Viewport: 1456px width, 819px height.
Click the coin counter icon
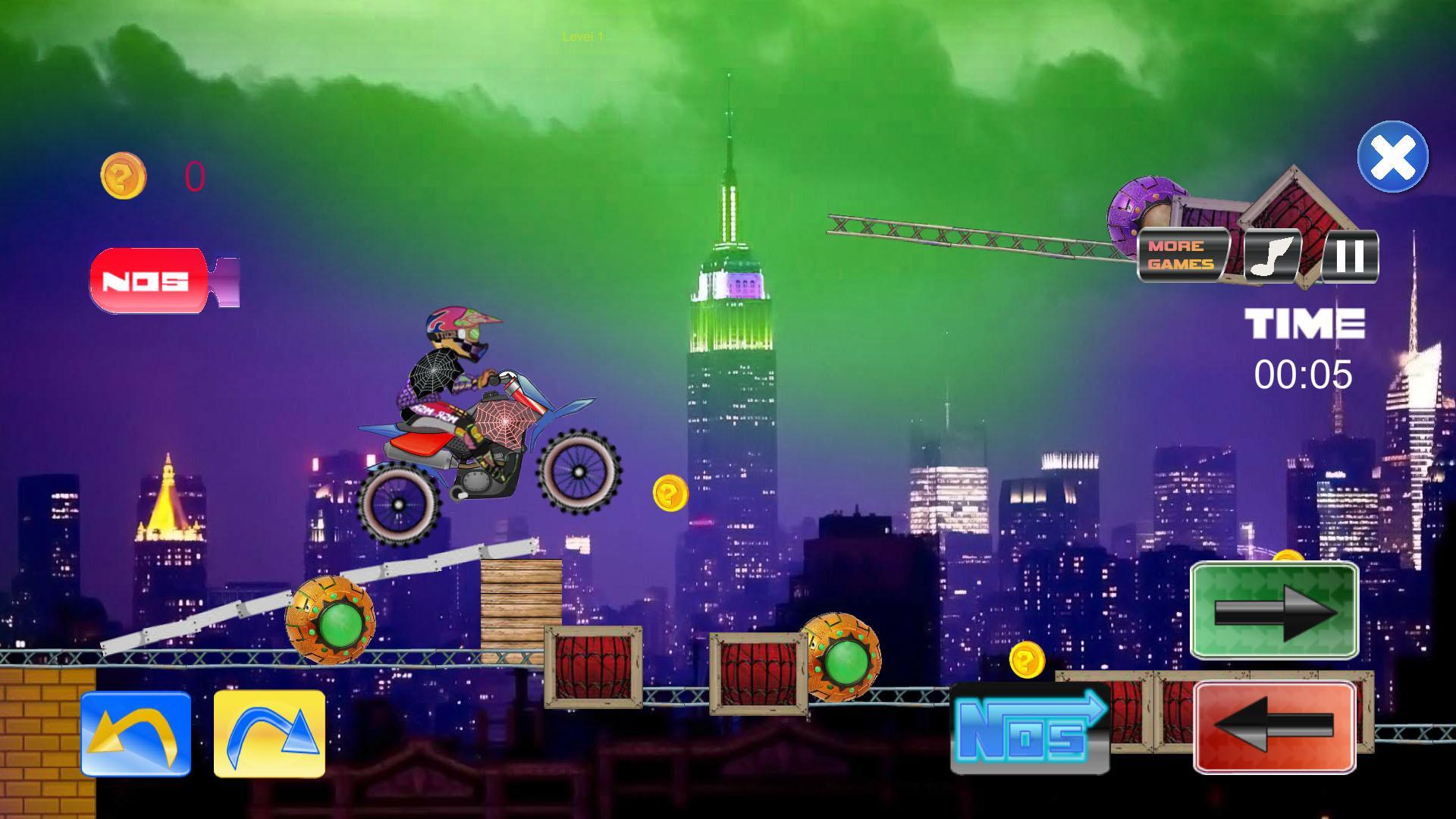124,173
